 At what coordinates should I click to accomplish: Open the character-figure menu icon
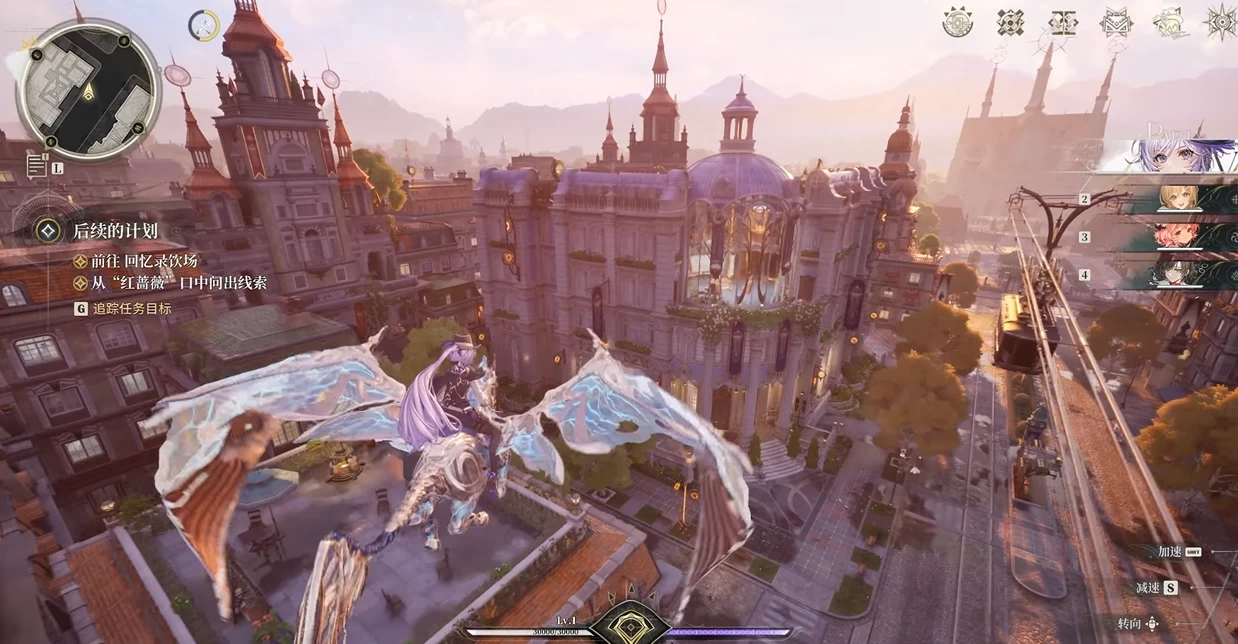[1169, 22]
